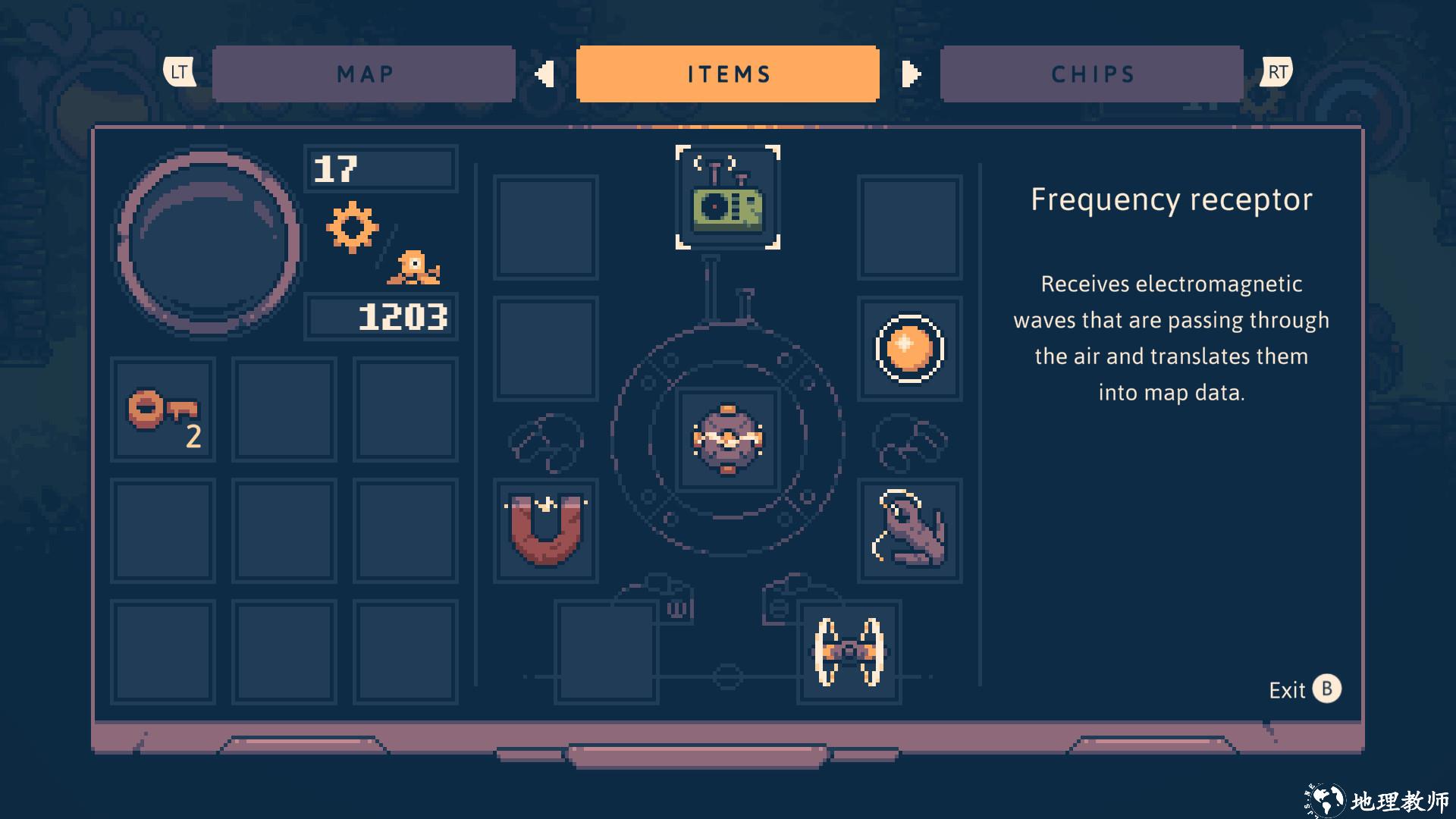The height and width of the screenshot is (819, 1456).
Task: Select the key item slot
Action: point(163,410)
